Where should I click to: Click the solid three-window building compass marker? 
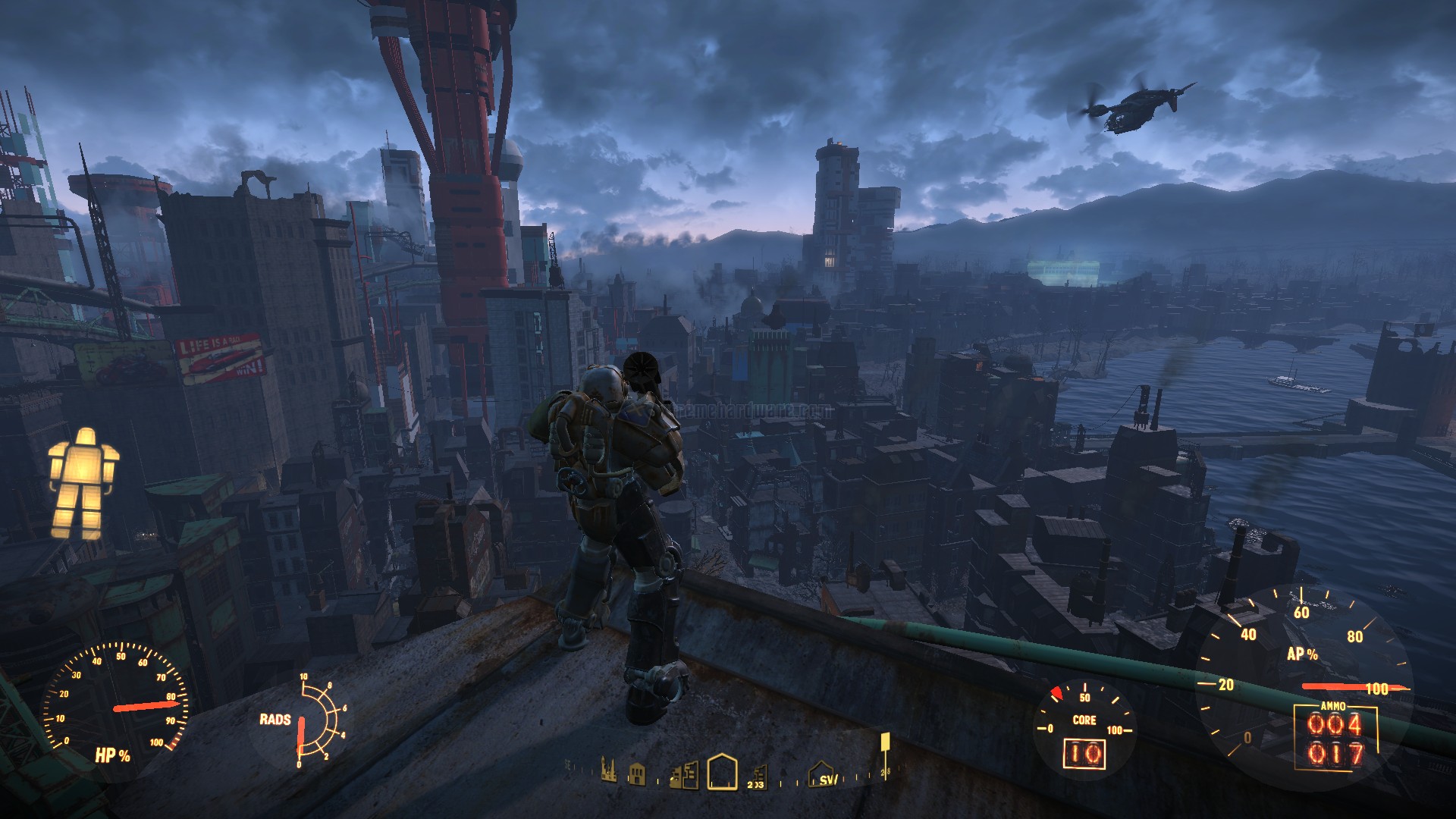638,774
